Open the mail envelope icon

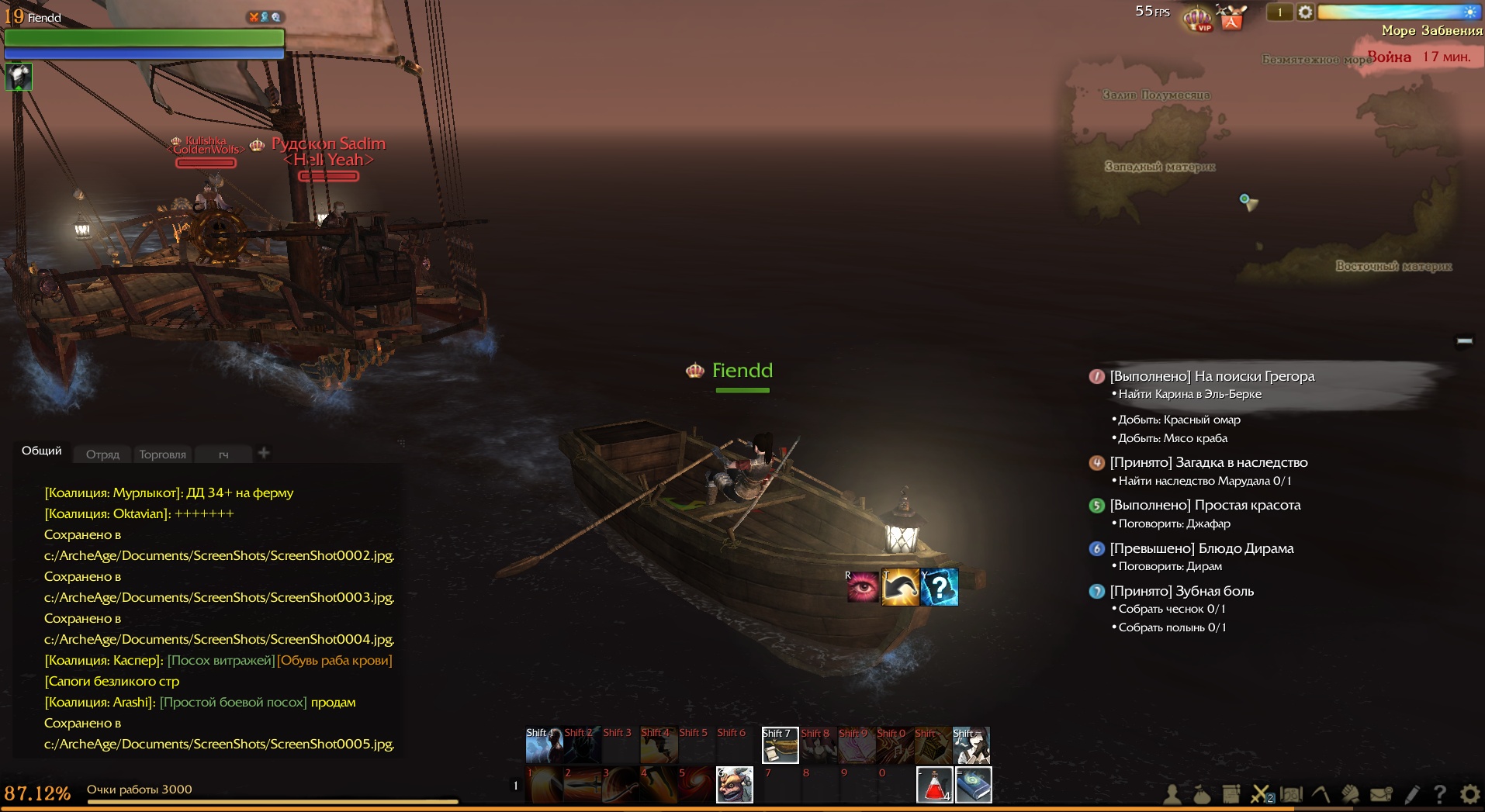coord(1381,794)
